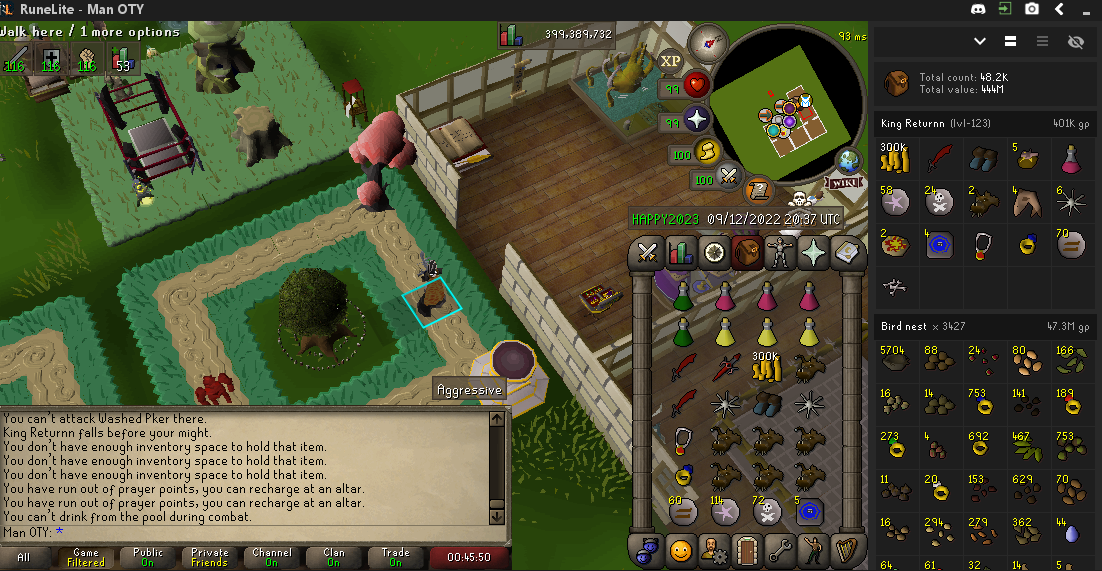Screen dimensions: 1102x571
Task: Click the Logout door icon
Action: [746, 549]
